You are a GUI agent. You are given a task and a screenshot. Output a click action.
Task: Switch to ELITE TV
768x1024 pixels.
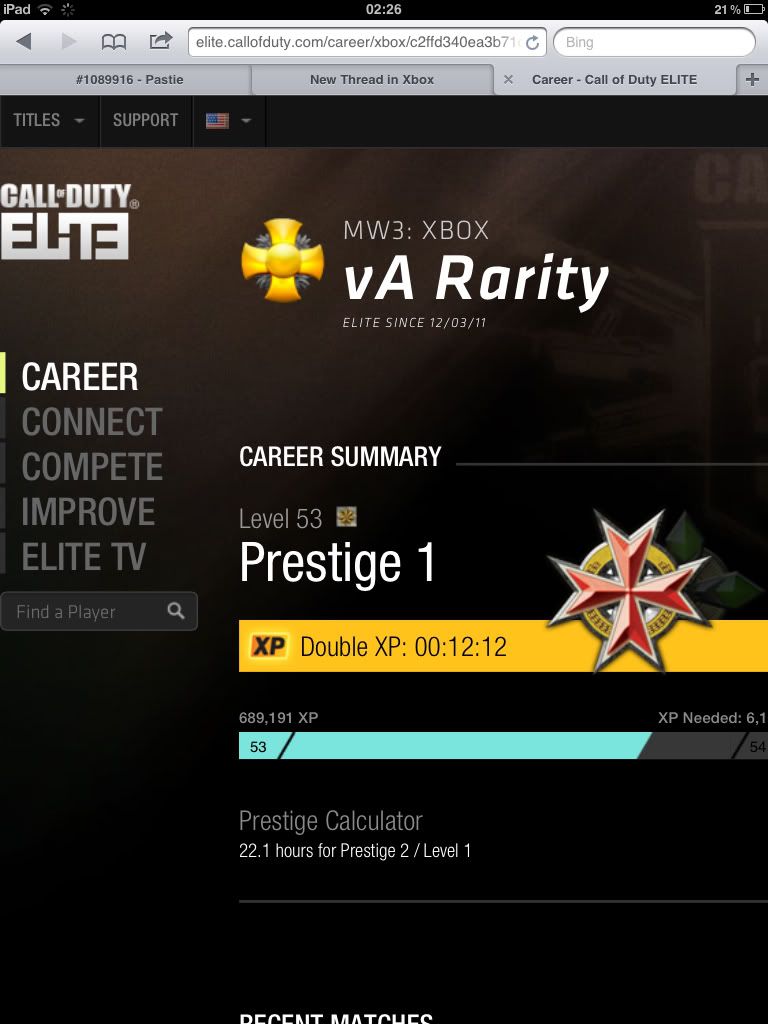(83, 557)
